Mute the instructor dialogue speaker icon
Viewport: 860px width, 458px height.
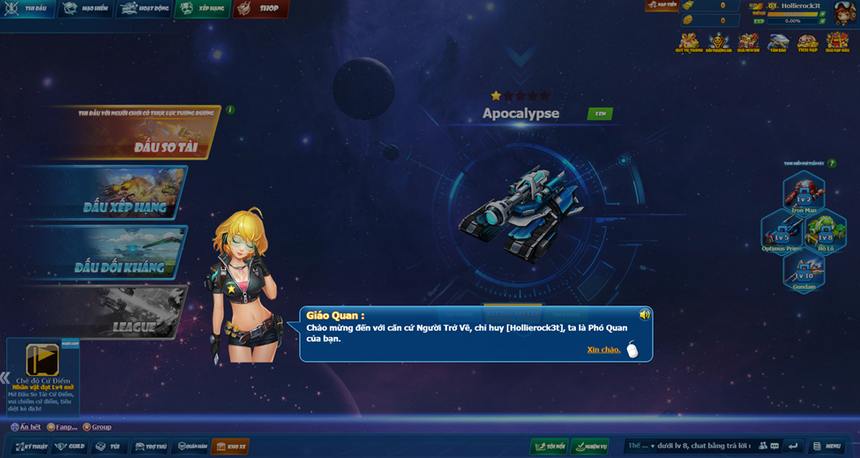tap(645, 315)
